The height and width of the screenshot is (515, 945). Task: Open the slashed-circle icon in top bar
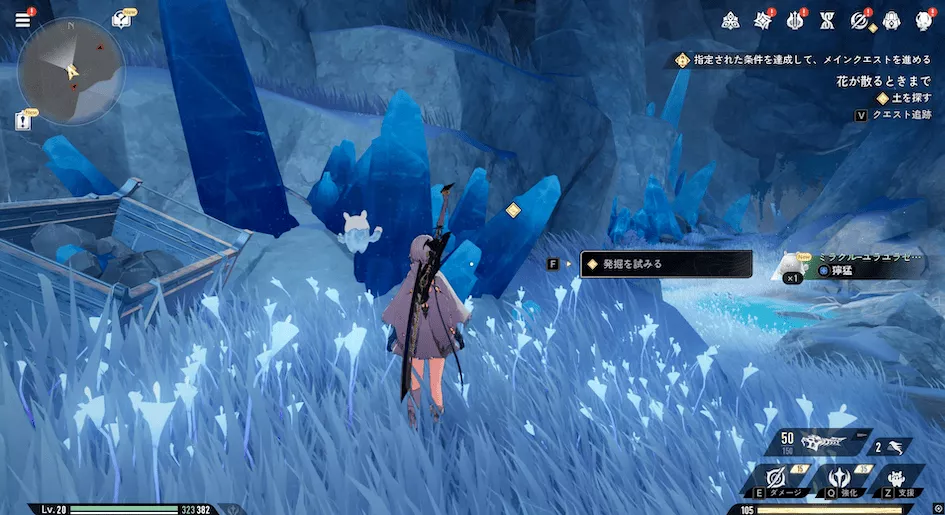(859, 20)
